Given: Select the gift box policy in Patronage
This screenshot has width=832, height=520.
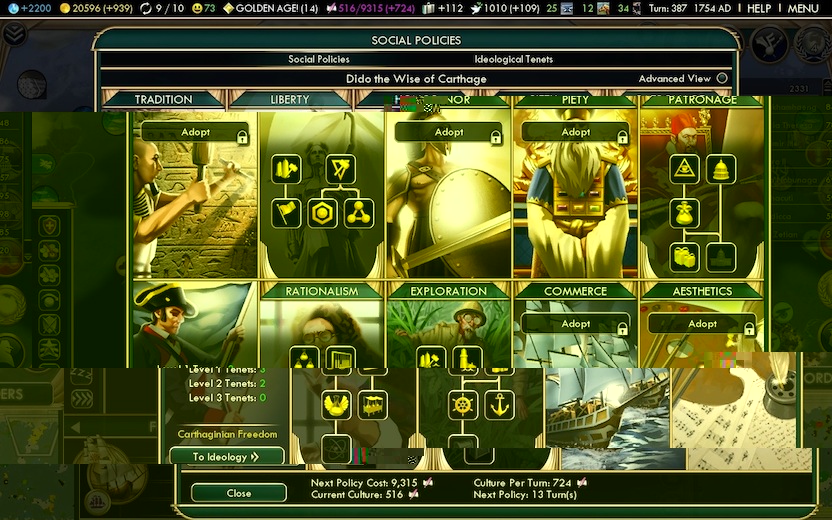Looking at the screenshot, I should pos(685,257).
